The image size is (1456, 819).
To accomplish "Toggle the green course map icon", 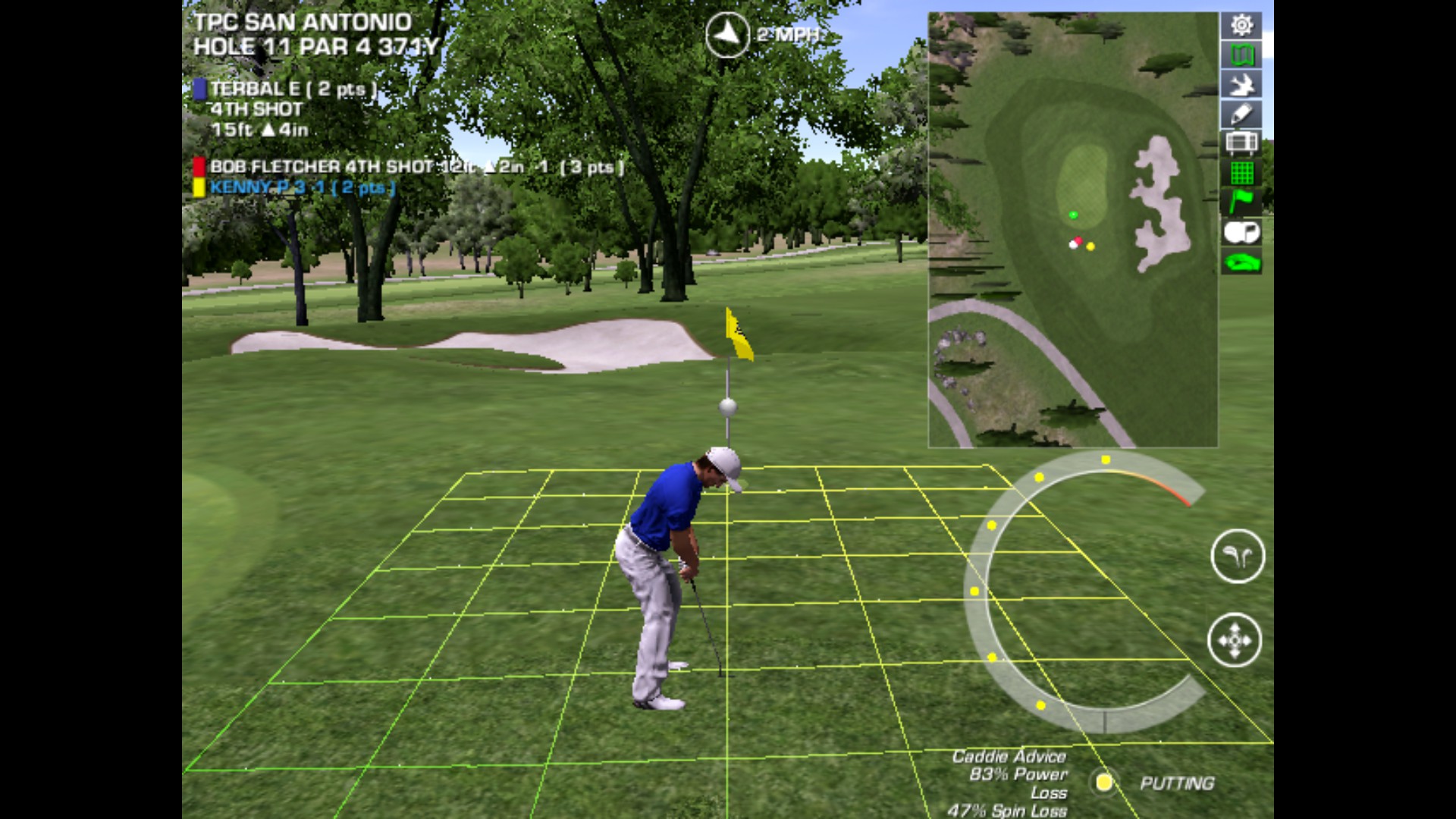I will [1241, 55].
